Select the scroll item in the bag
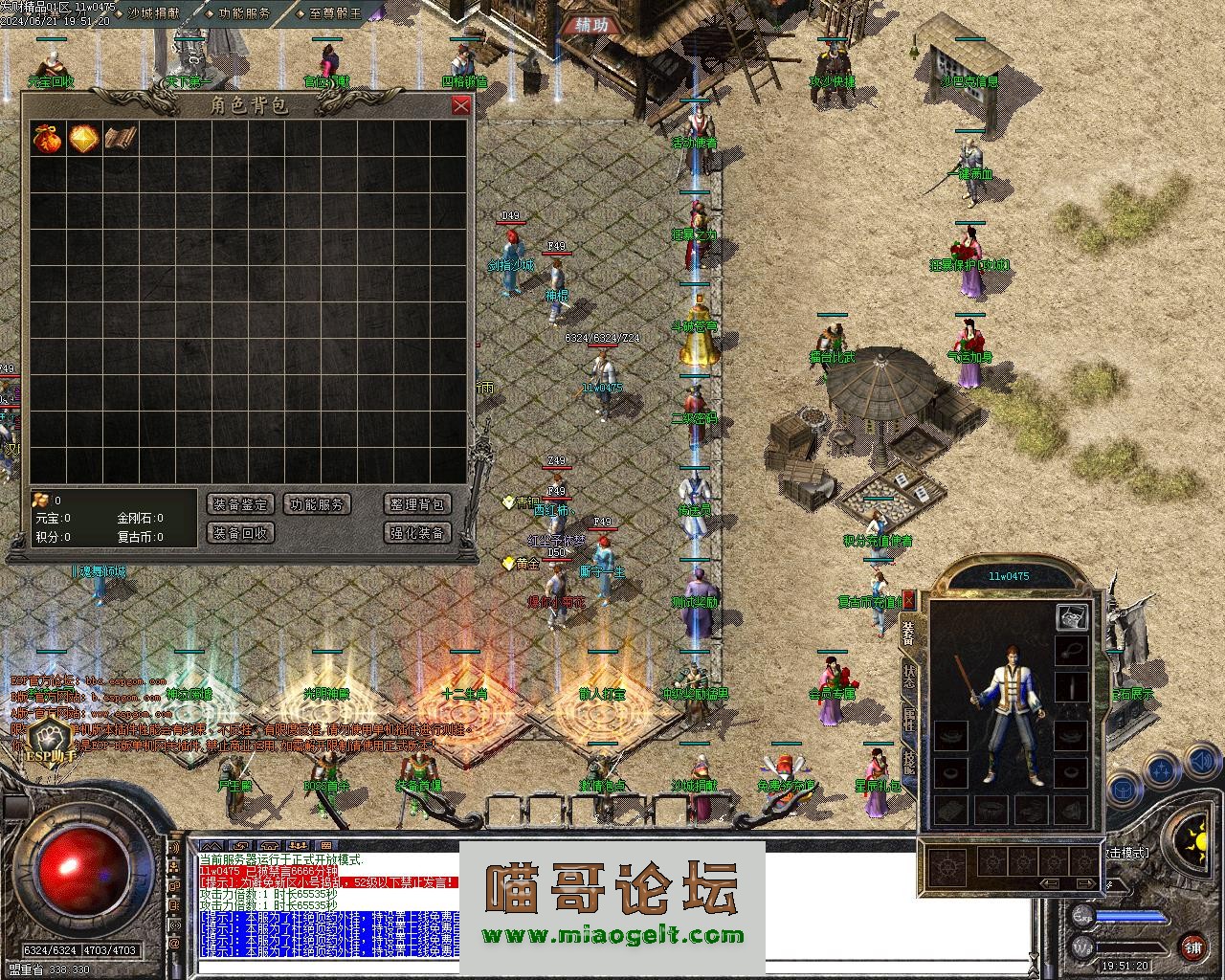1225x980 pixels. 121,138
